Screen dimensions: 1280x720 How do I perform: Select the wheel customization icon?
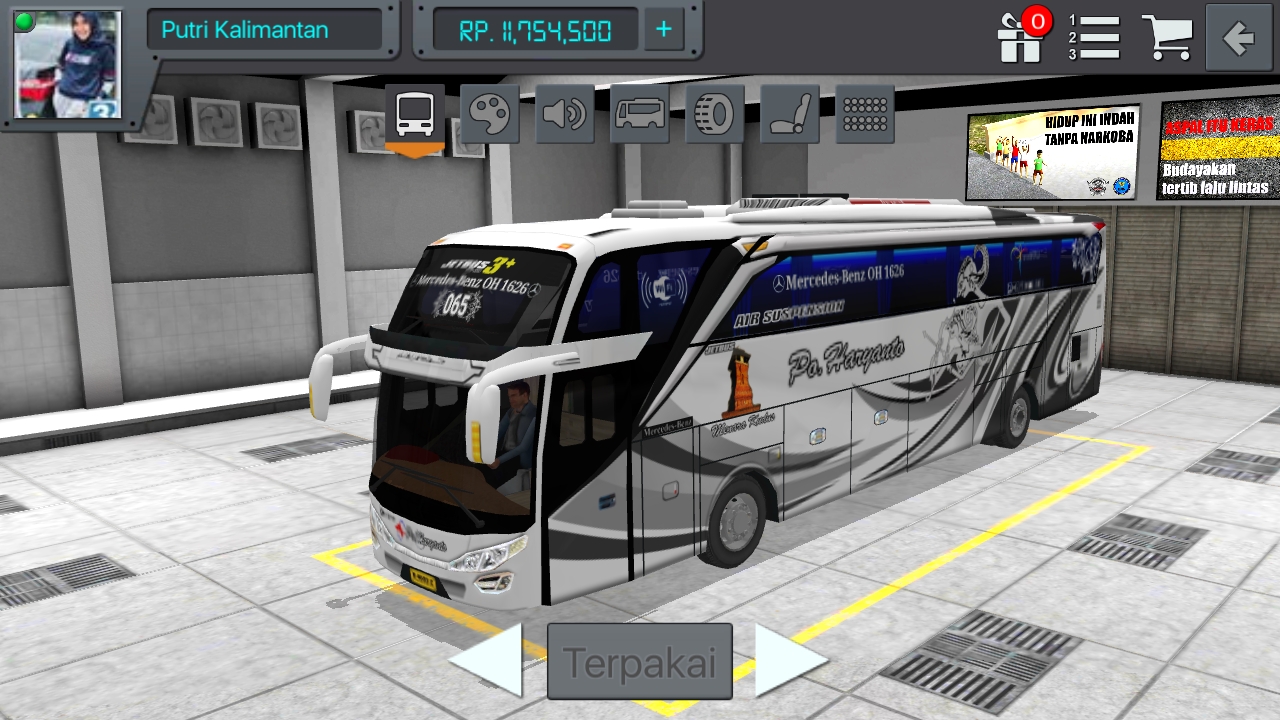point(714,113)
